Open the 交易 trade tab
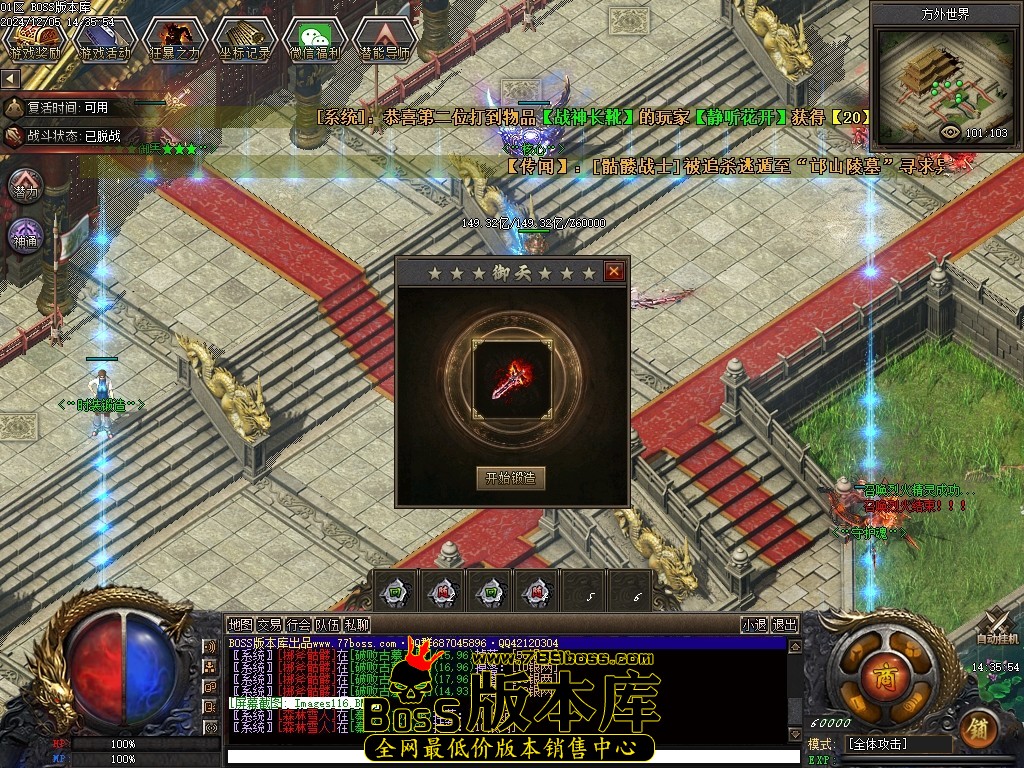Screen dimensions: 1024x768 tap(270, 625)
